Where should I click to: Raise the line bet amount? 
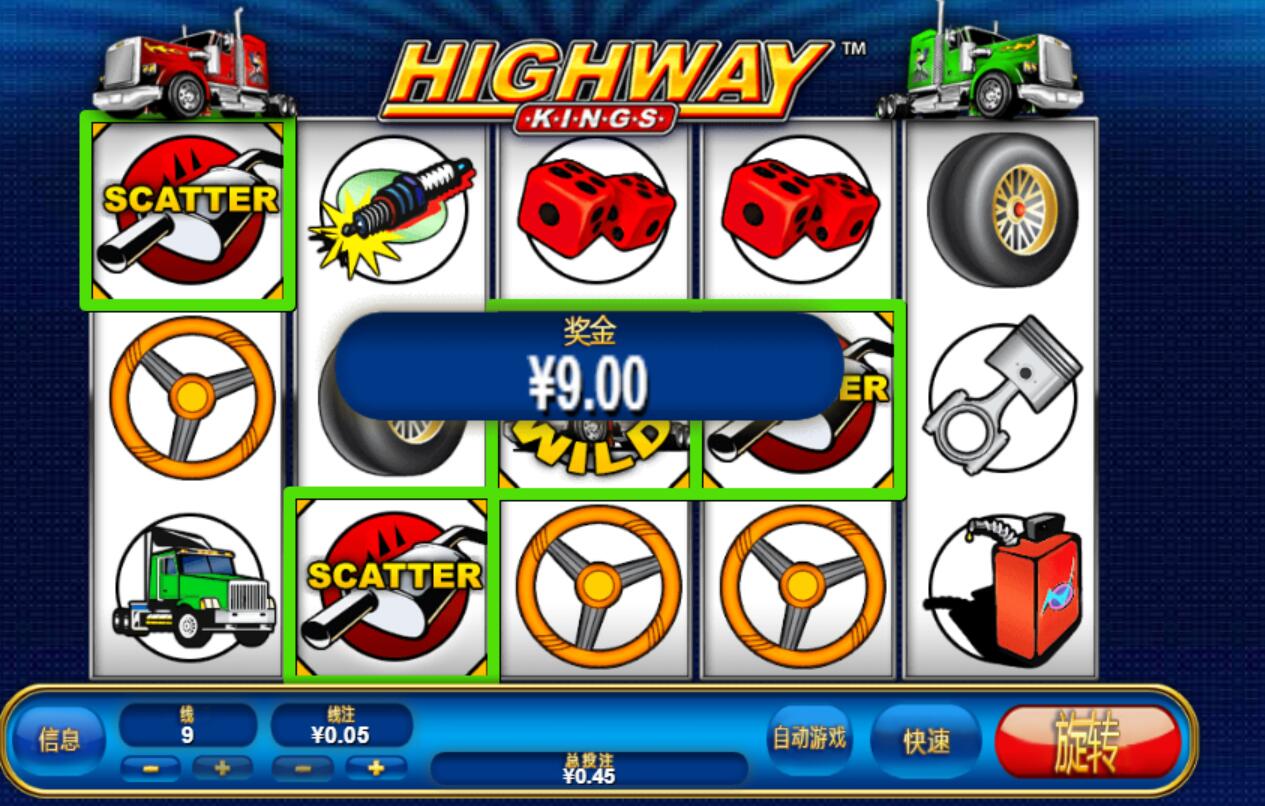click(x=376, y=769)
